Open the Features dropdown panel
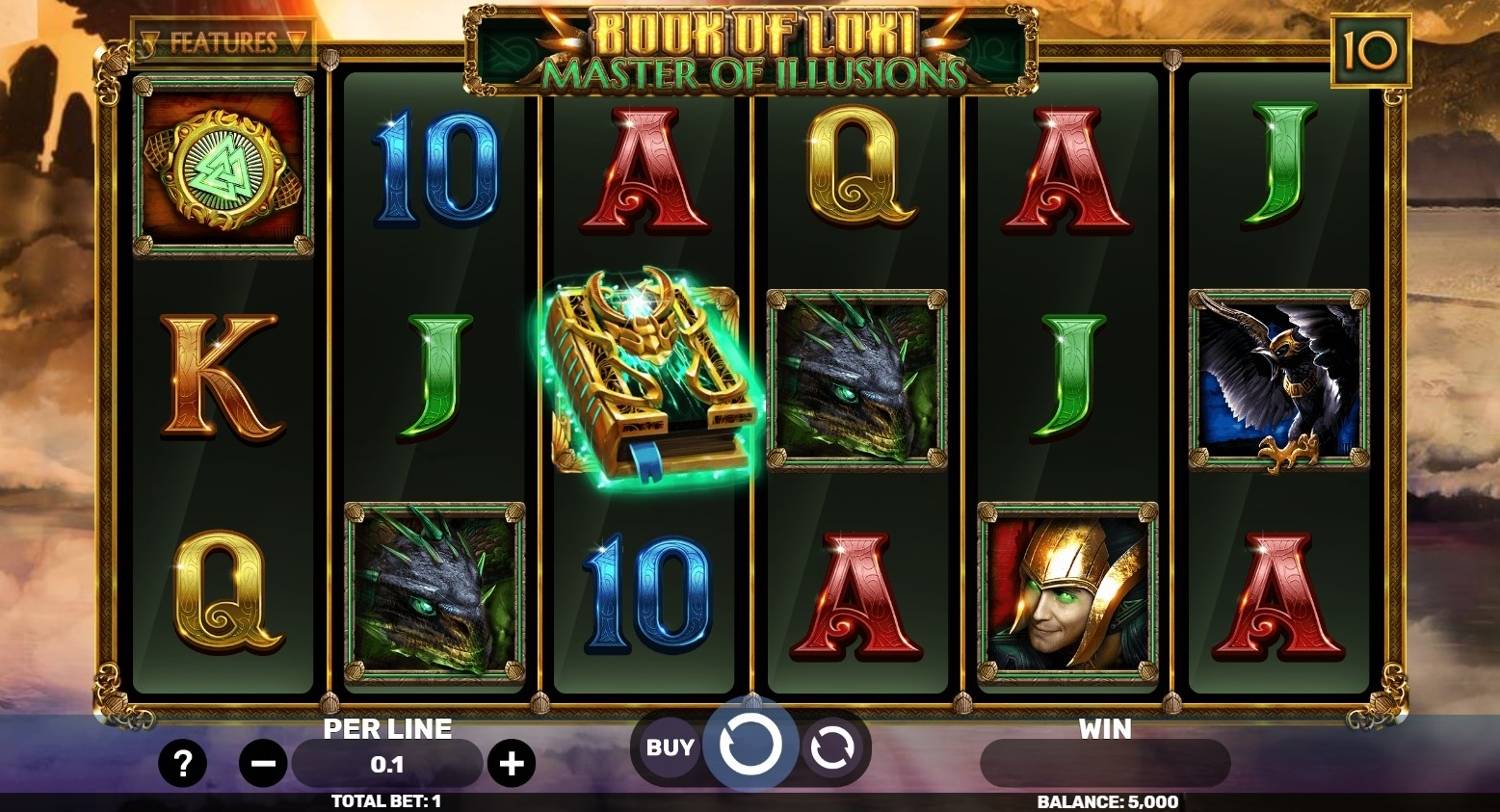1500x812 pixels. pyautogui.click(x=223, y=43)
